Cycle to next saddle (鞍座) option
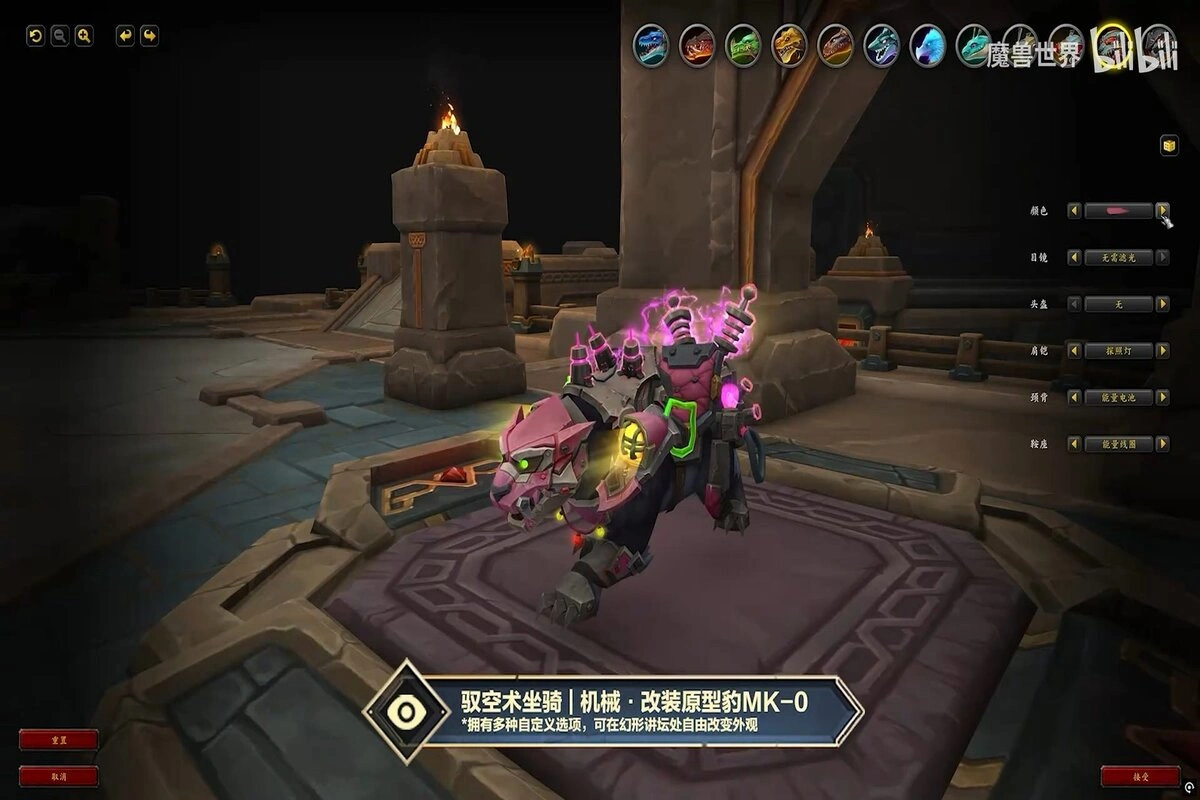Screen dimensions: 1200x800 (x=1163, y=443)
